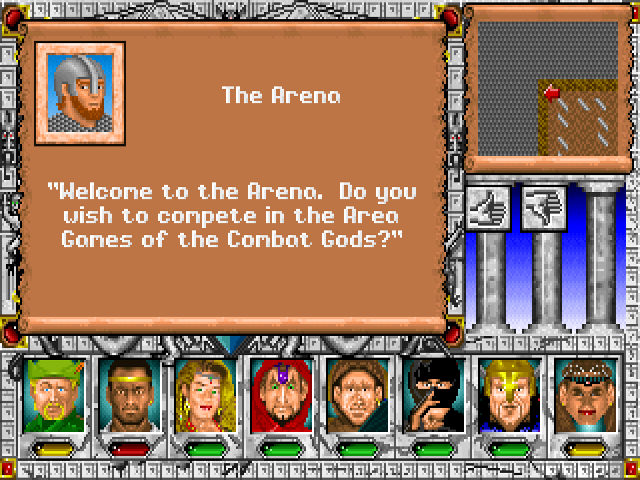Choose the dark-skinned fighter with gold headband
Viewport: 640px width, 480px height.
pyautogui.click(x=126, y=395)
